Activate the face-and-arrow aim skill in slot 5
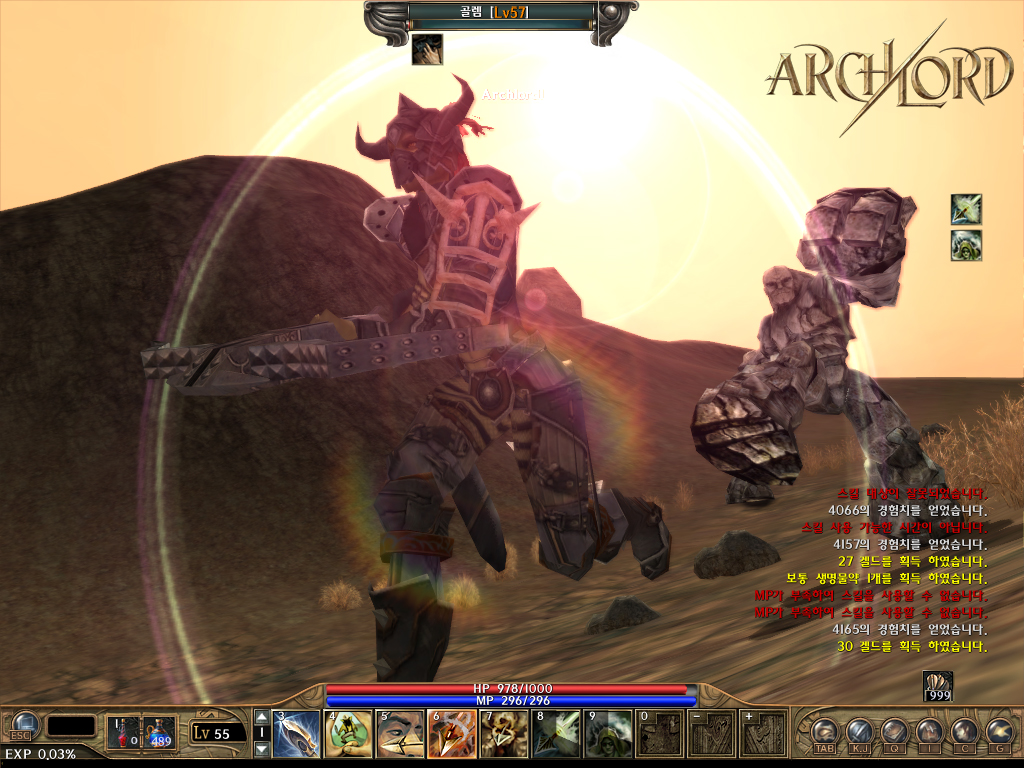 point(400,733)
